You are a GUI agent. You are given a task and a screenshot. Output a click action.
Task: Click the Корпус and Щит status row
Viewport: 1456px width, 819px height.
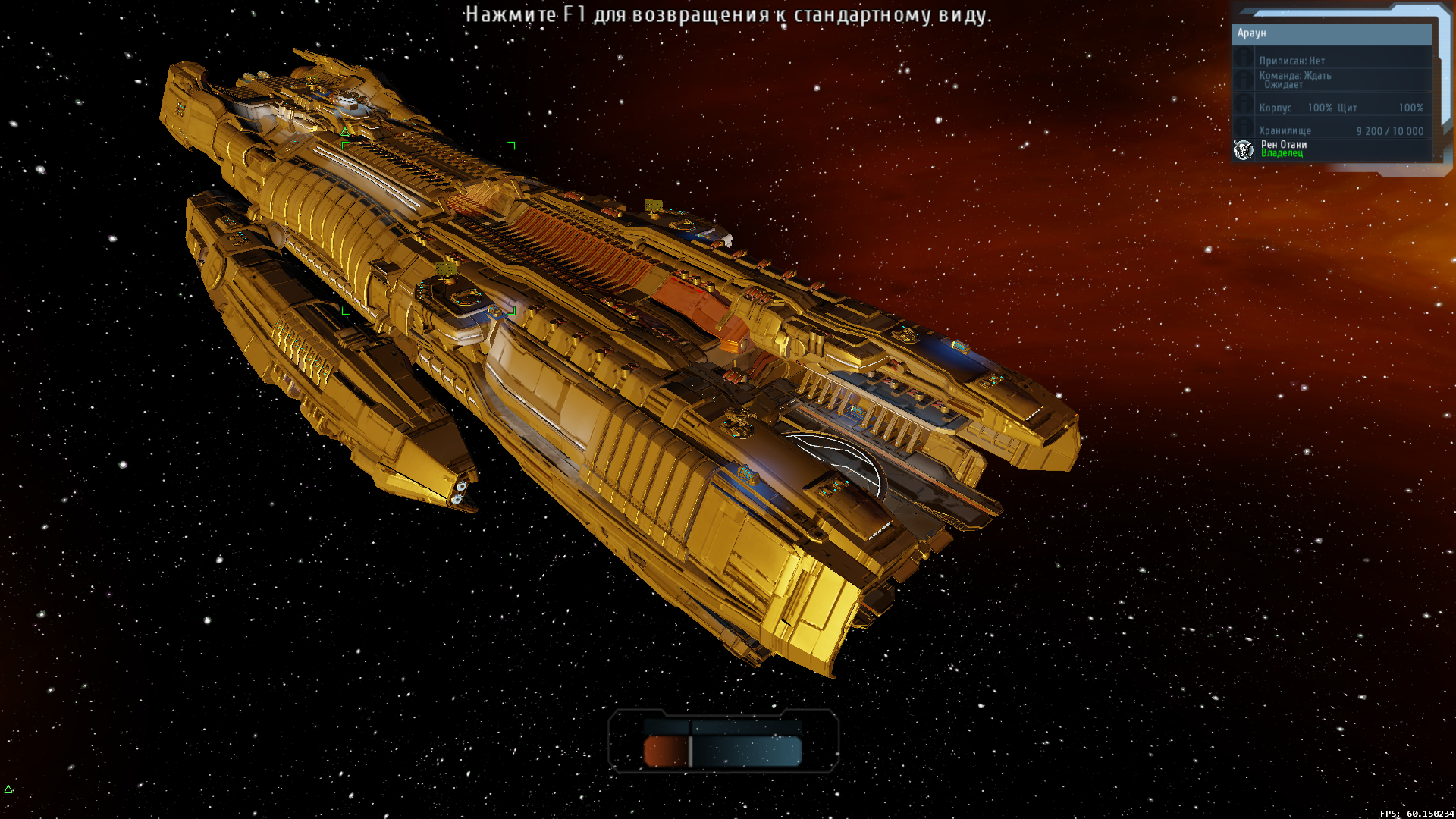point(1341,108)
